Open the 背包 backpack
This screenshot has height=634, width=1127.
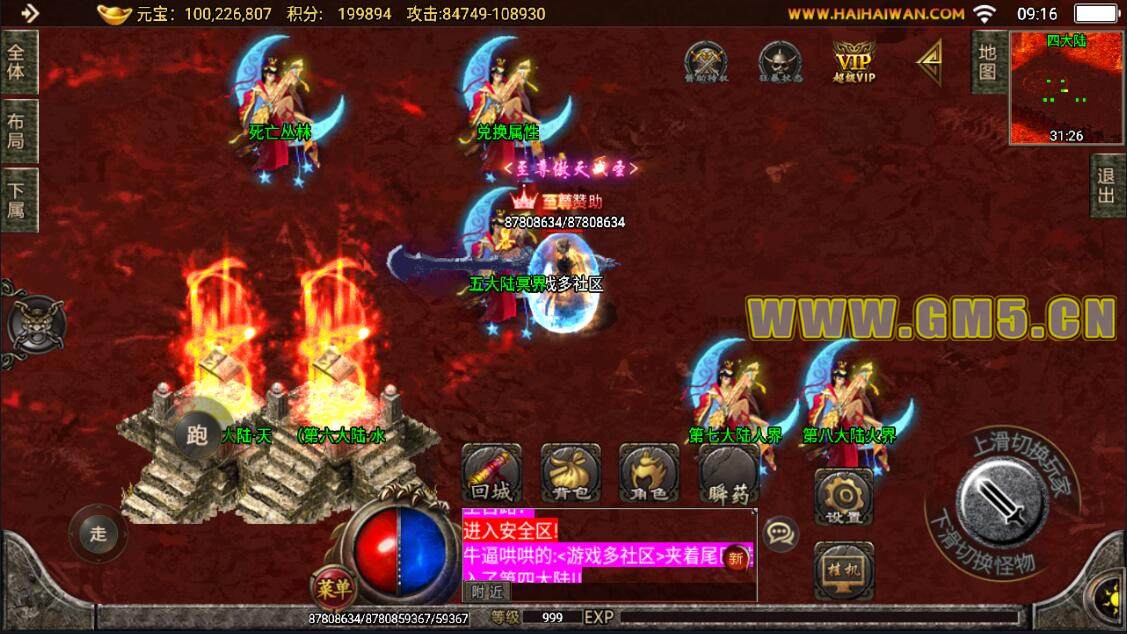[x=570, y=473]
